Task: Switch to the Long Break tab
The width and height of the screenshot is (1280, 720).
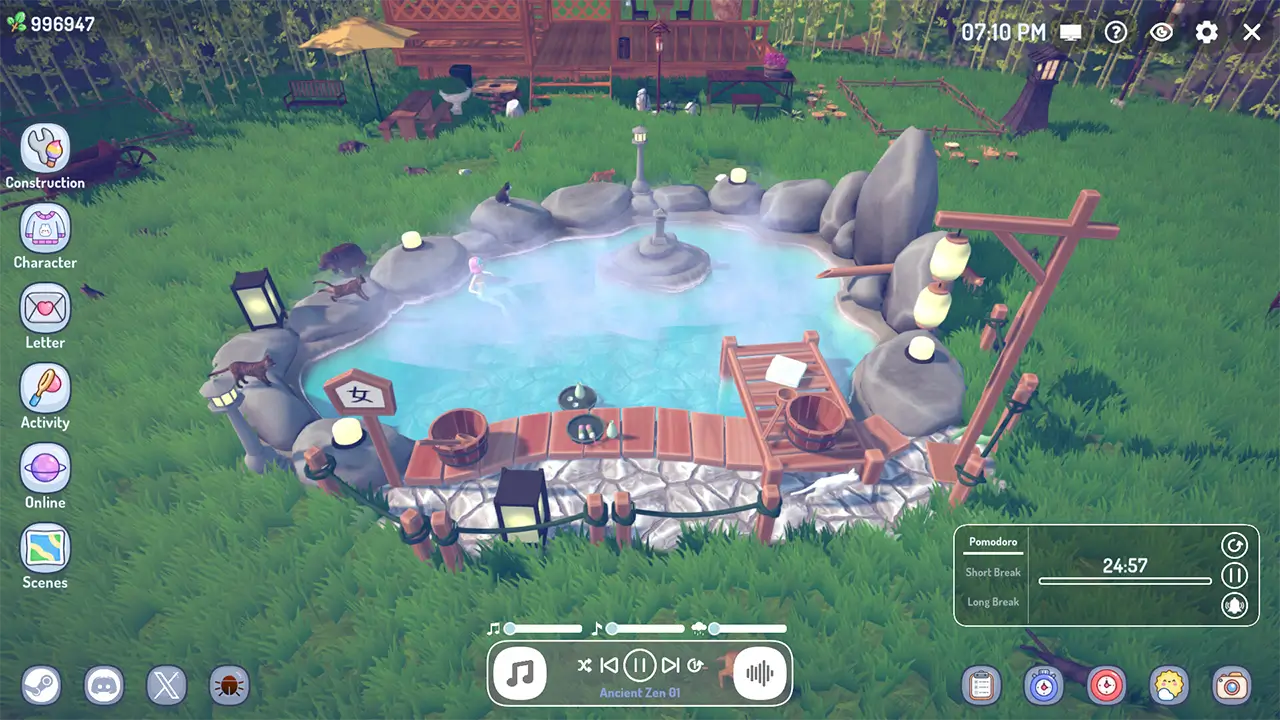Action: click(992, 601)
